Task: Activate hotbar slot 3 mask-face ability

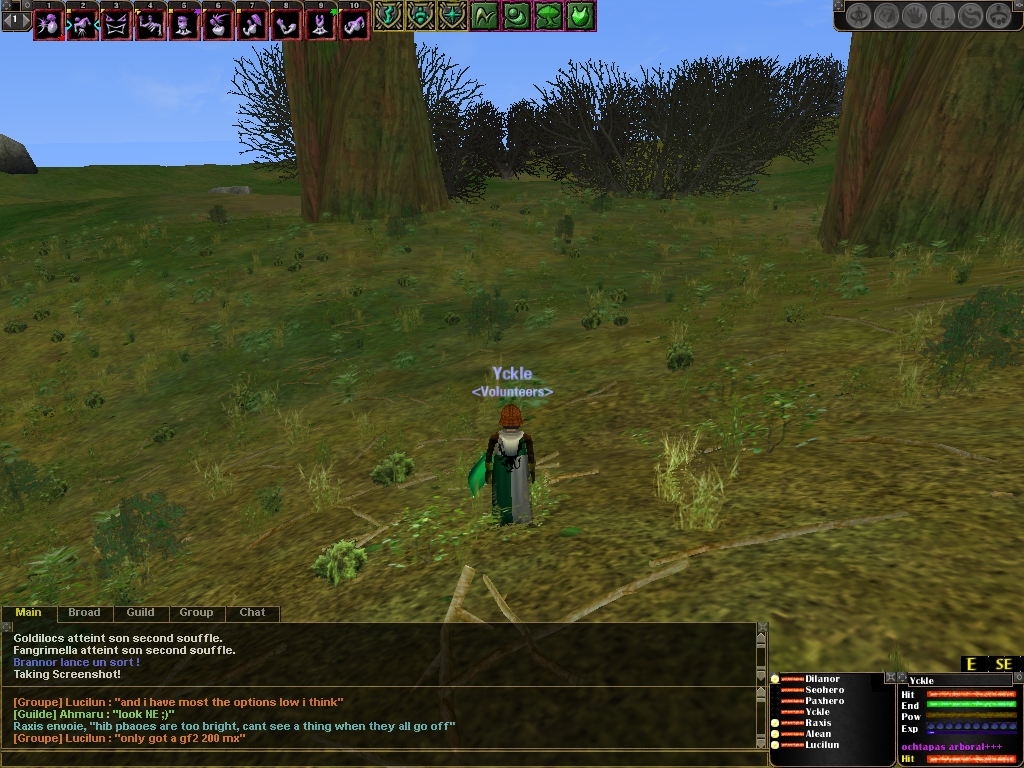Action: [115, 24]
